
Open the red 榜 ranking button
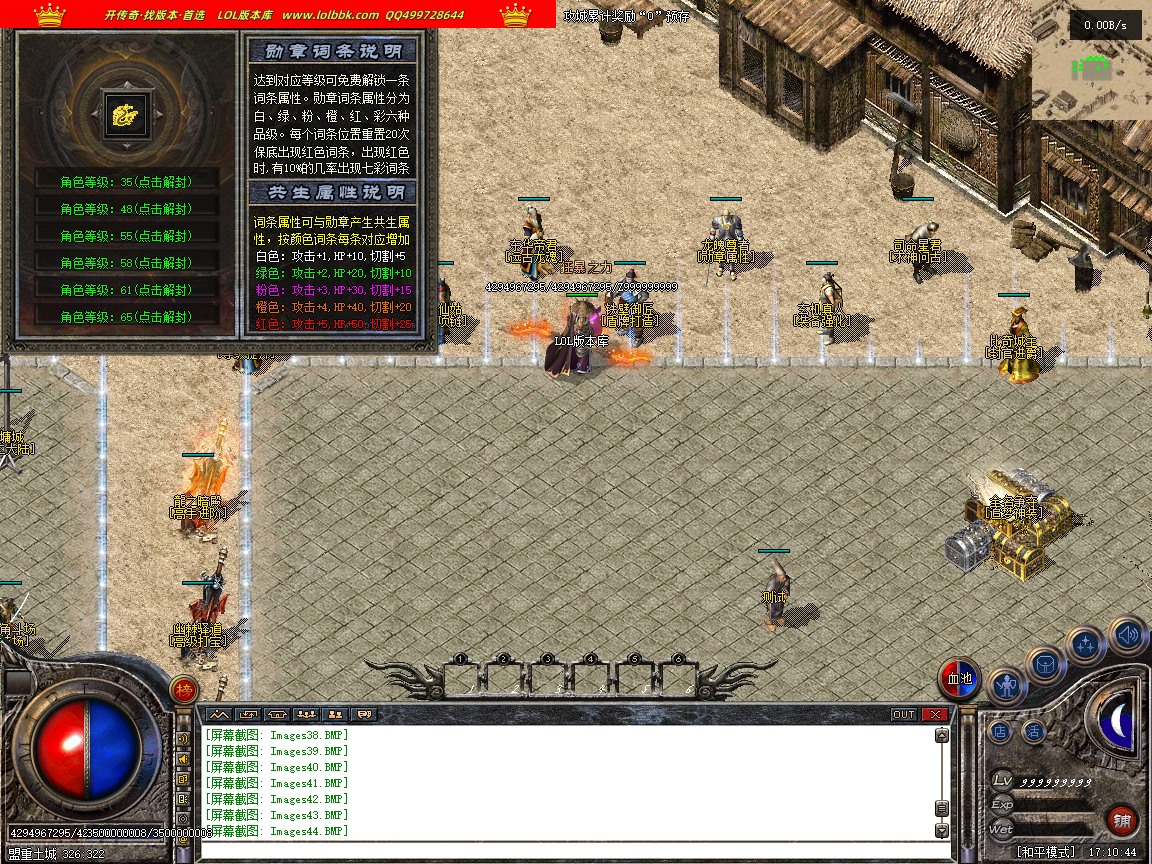pos(183,690)
